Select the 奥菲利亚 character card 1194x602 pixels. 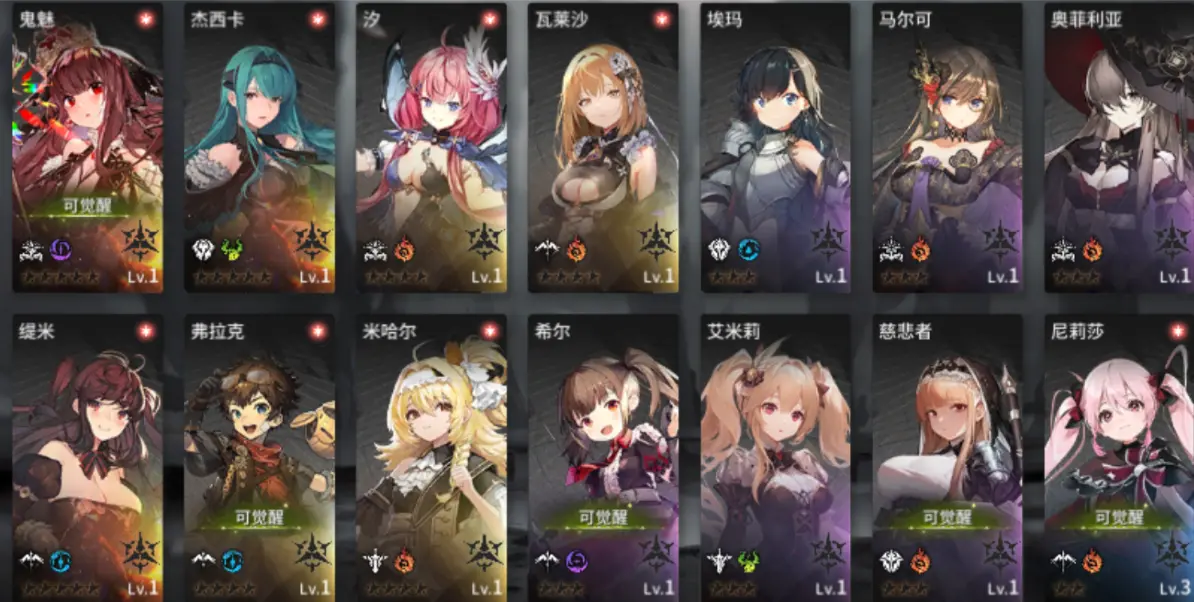point(1118,147)
